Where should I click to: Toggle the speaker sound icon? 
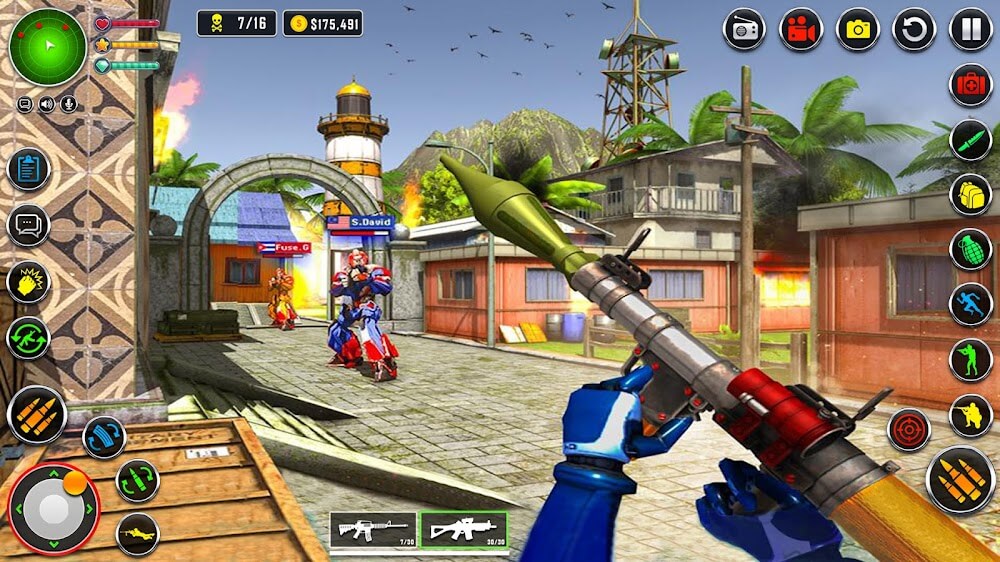point(47,104)
